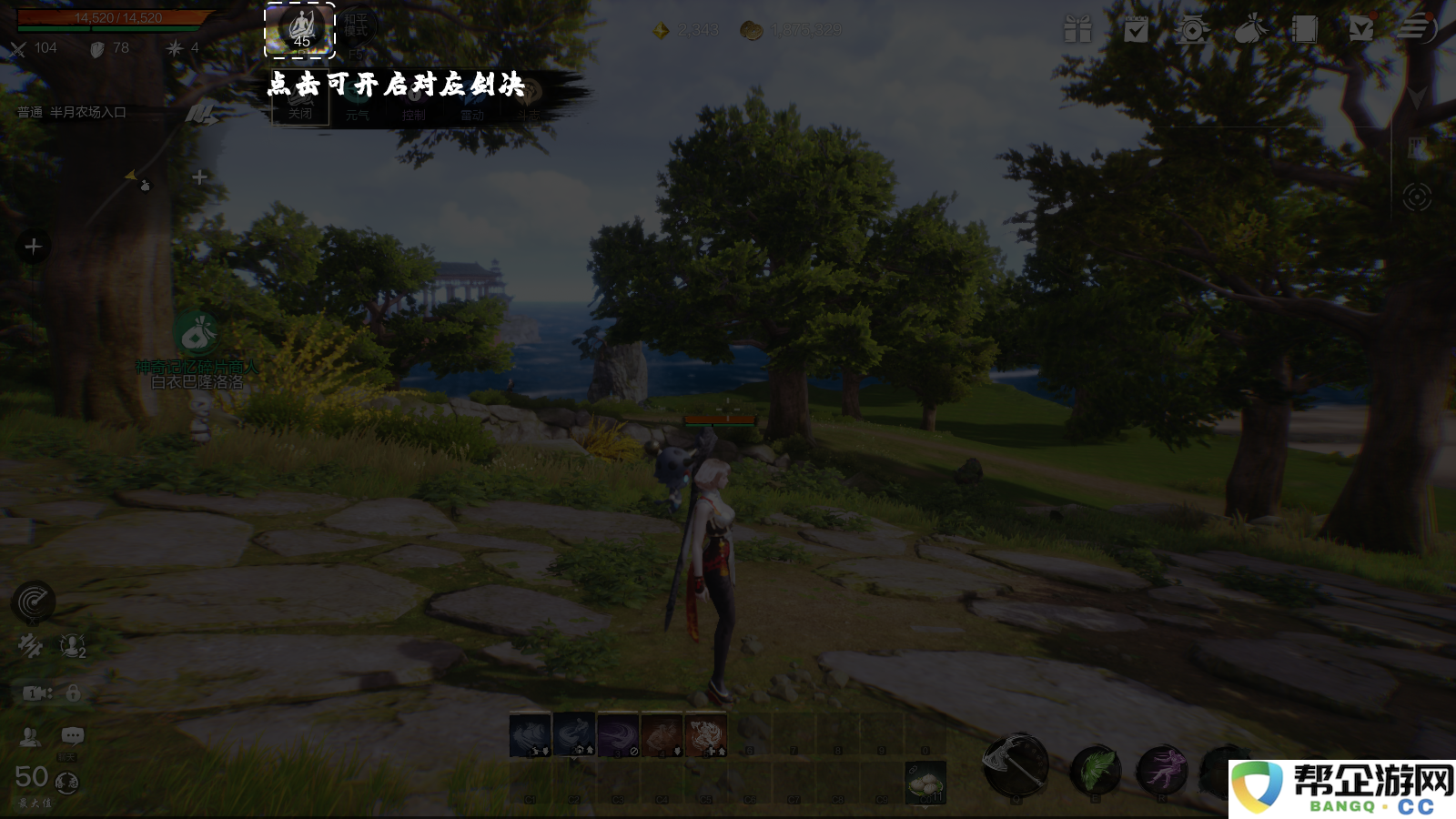Screen dimensions: 1456x819
Task: Open the mail icon with red dot
Action: (x=1361, y=29)
